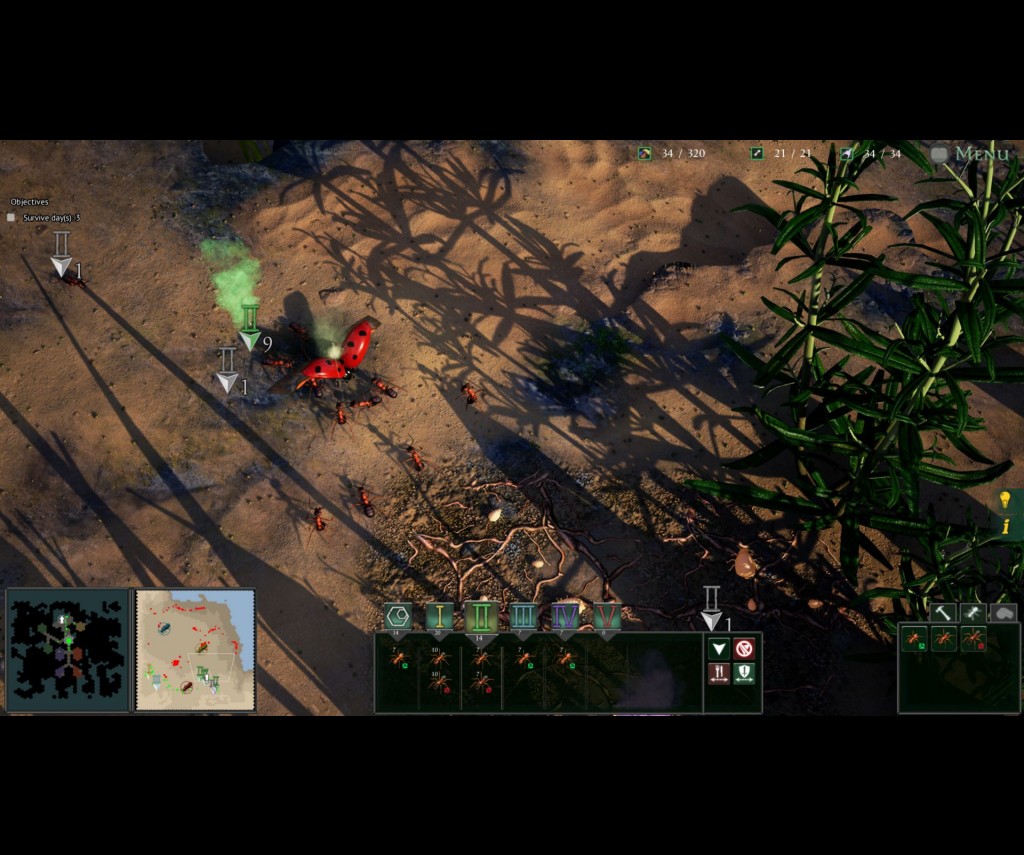Select pheromone group III tab
Image resolution: width=1024 pixels, height=855 pixels.
point(523,616)
